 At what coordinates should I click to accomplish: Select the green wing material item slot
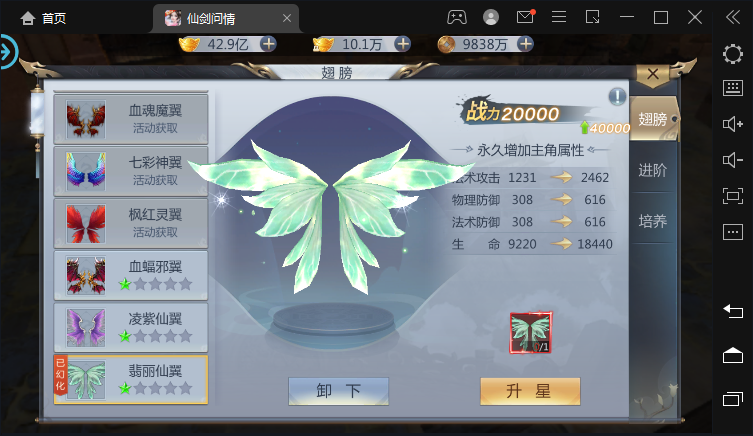531,333
